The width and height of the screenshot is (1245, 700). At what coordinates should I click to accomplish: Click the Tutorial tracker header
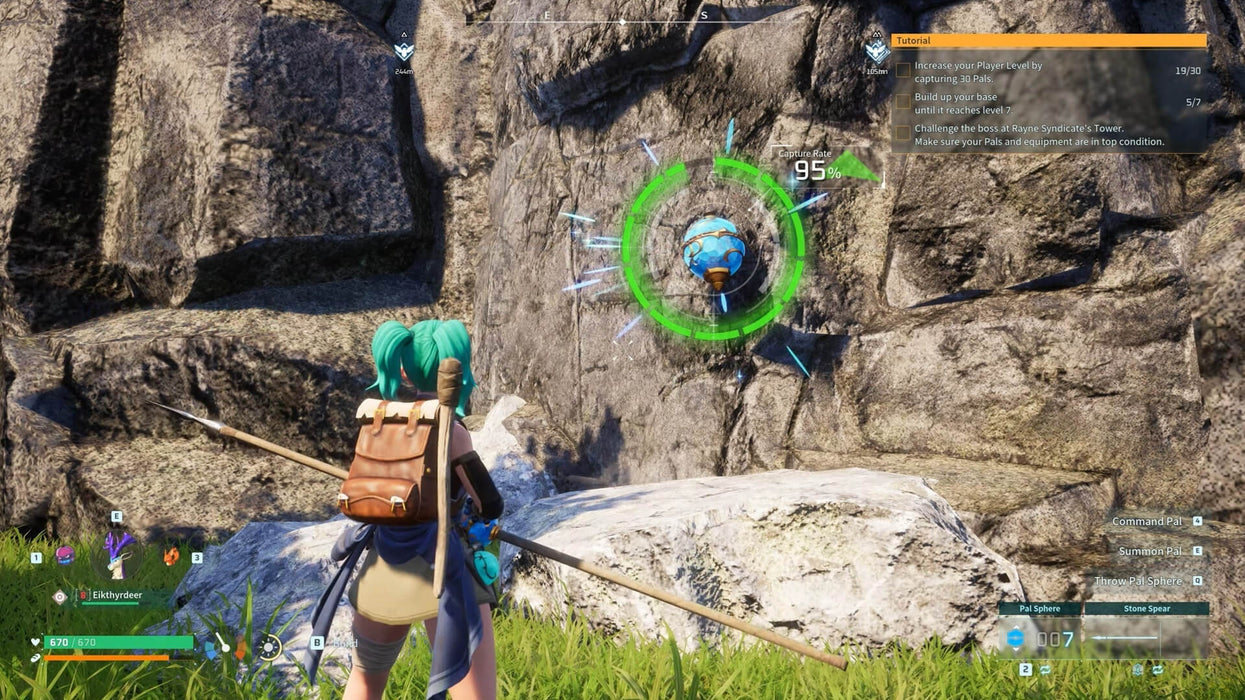(1048, 41)
